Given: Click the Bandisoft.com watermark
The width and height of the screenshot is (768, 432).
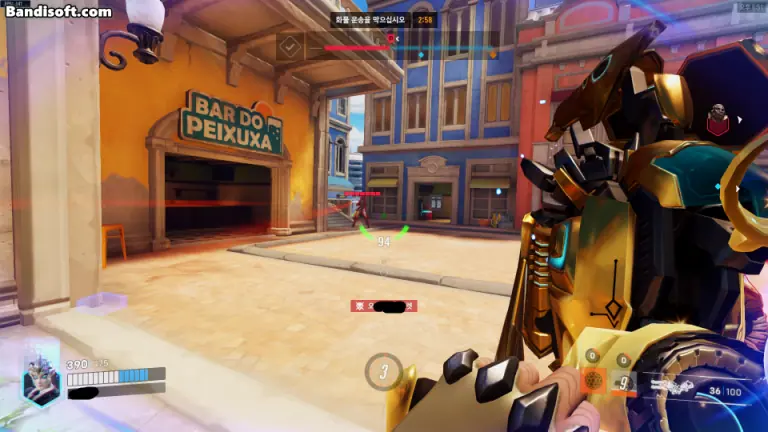Looking at the screenshot, I should click(58, 11).
